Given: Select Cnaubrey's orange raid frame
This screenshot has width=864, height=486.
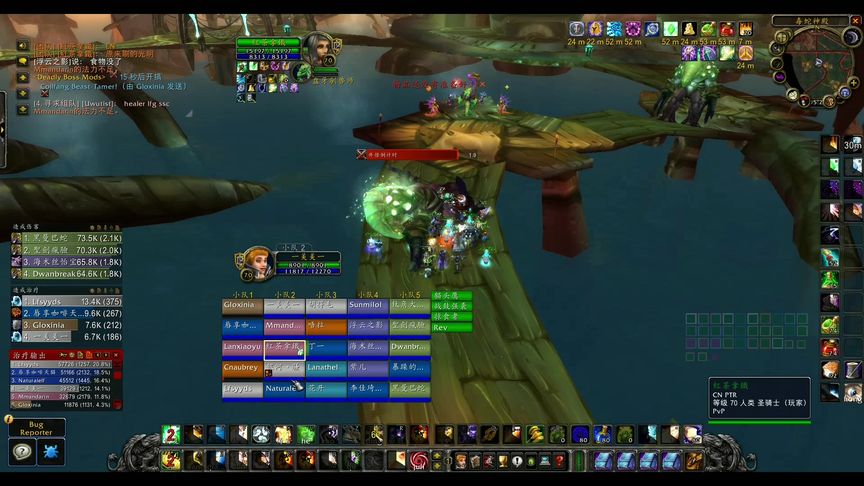Looking at the screenshot, I should tap(242, 368).
